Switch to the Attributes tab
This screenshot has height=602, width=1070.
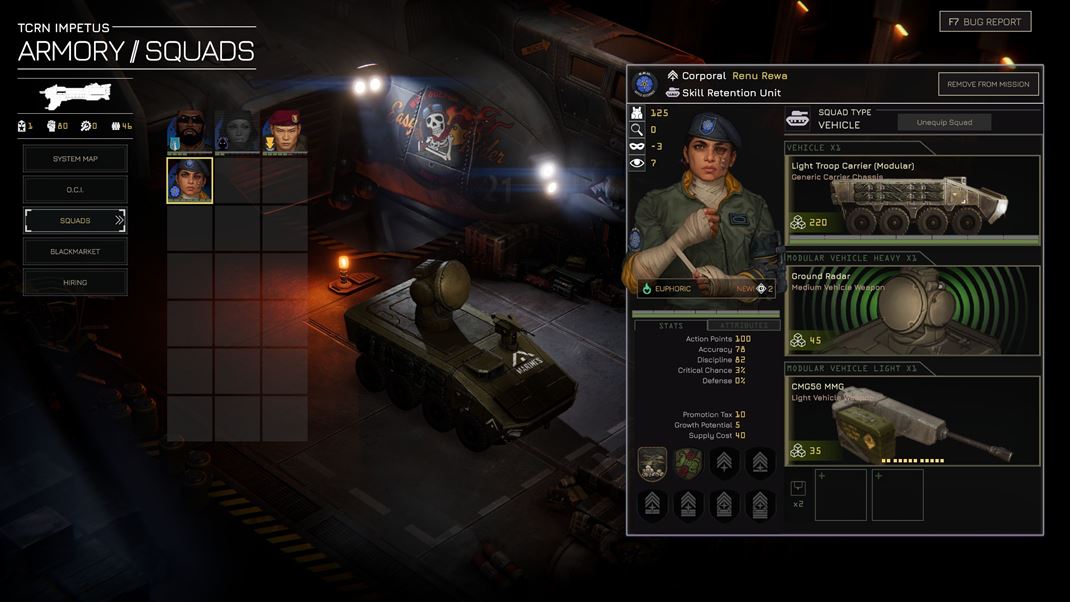coord(744,326)
